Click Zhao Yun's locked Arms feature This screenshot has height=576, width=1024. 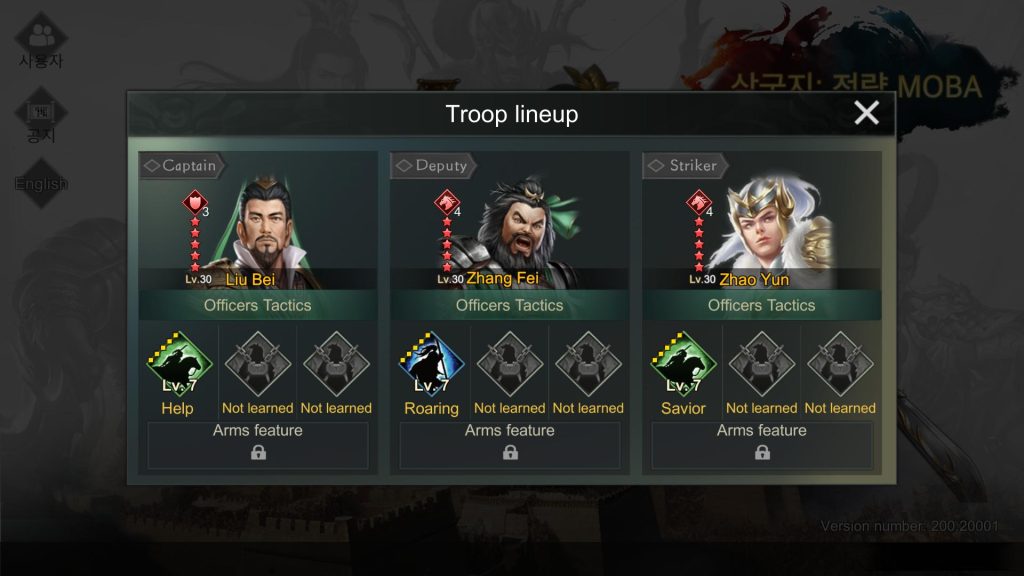coord(762,446)
